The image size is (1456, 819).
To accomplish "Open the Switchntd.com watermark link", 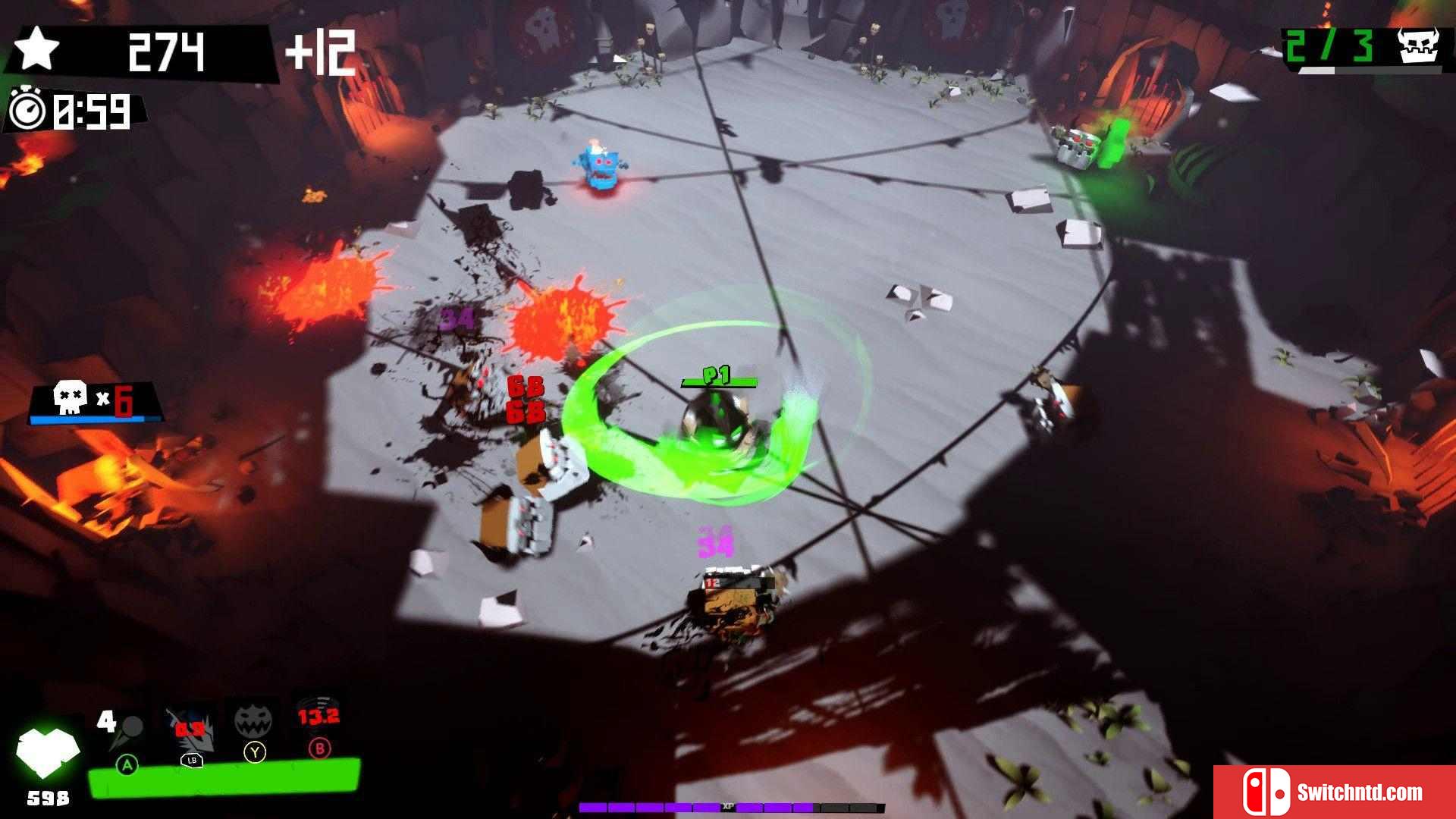I will [1333, 792].
